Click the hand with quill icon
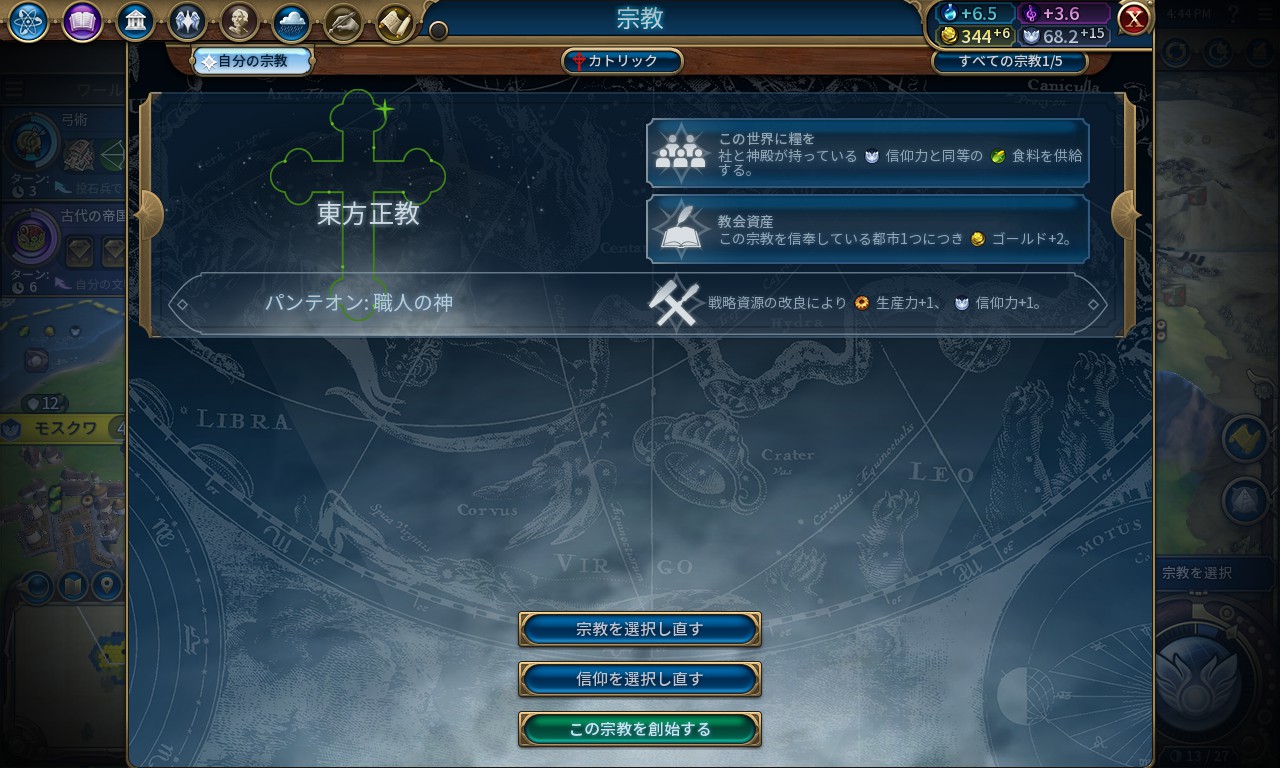This screenshot has width=1280, height=768. (x=344, y=22)
